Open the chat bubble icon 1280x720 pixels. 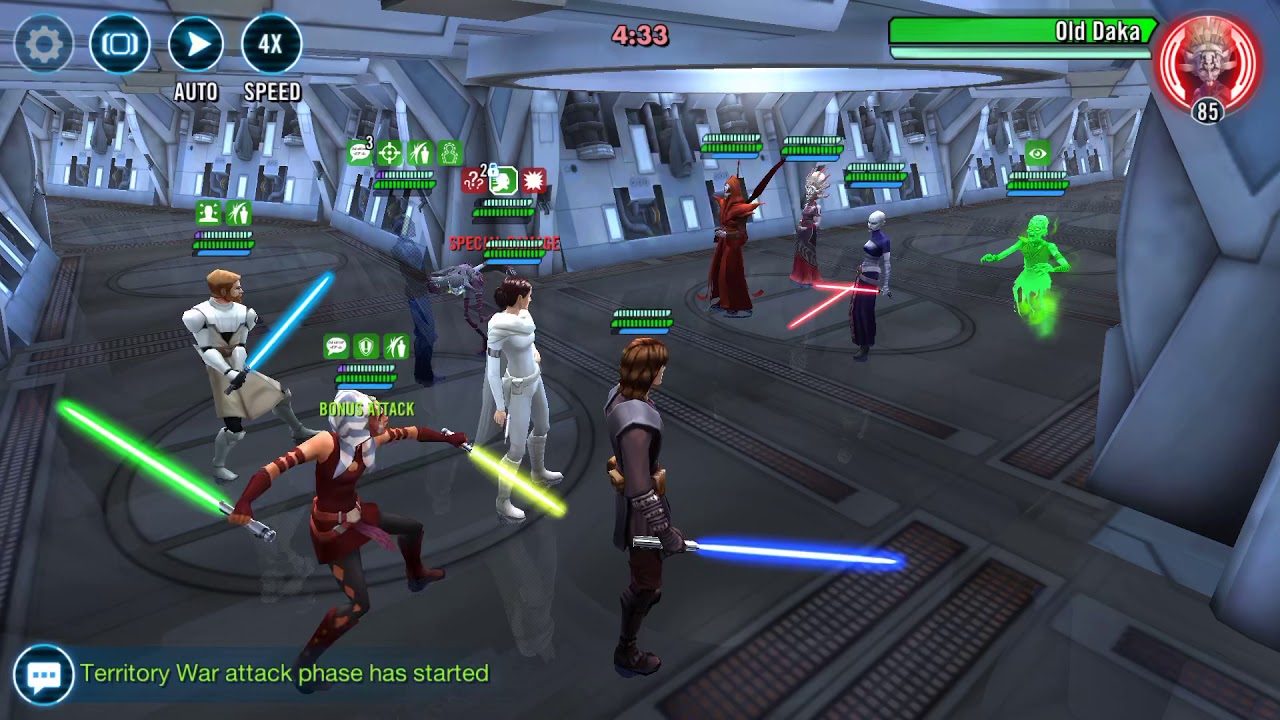(43, 675)
